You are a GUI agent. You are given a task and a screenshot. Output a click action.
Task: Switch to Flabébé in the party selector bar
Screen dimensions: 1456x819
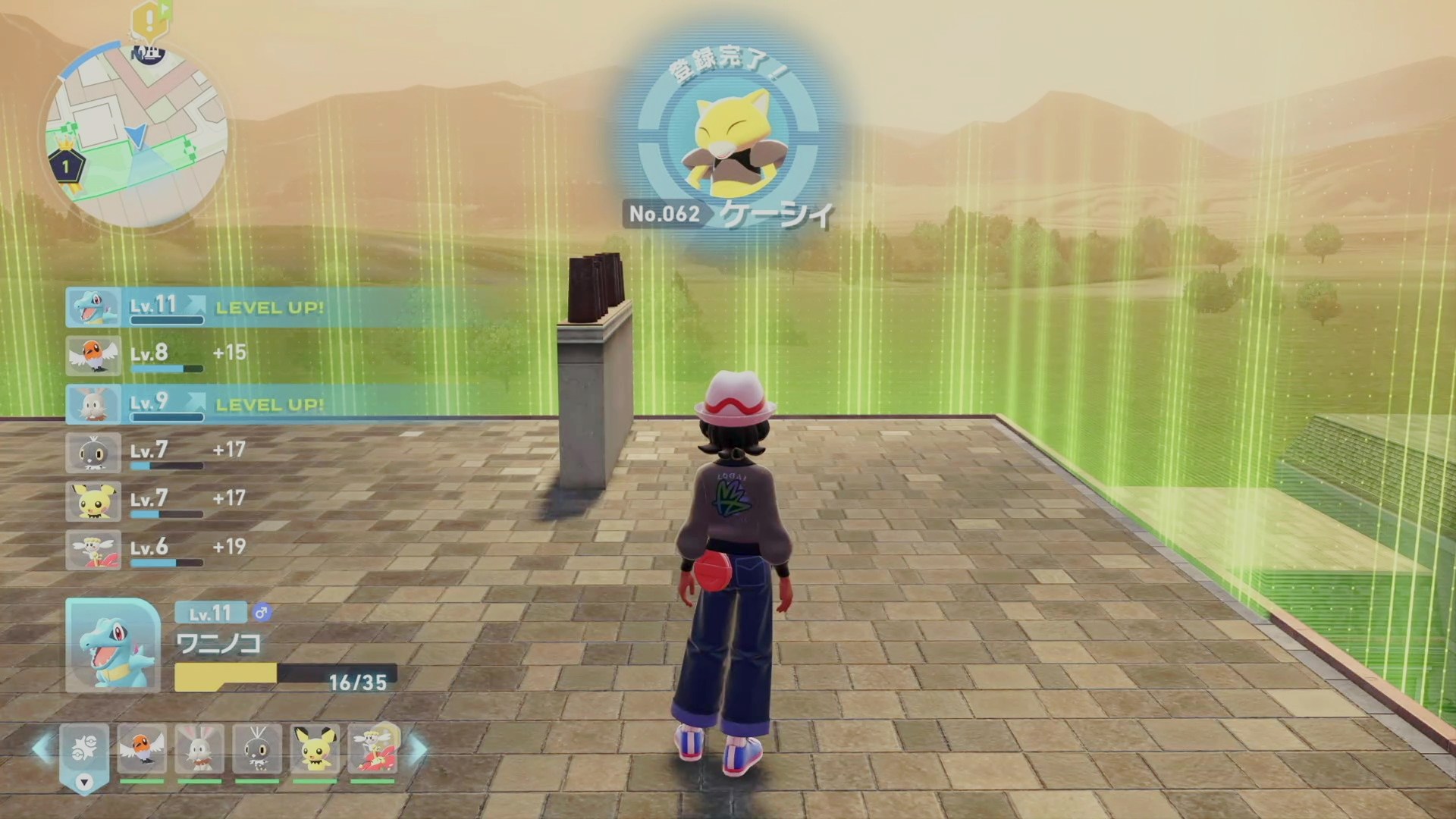(x=372, y=749)
